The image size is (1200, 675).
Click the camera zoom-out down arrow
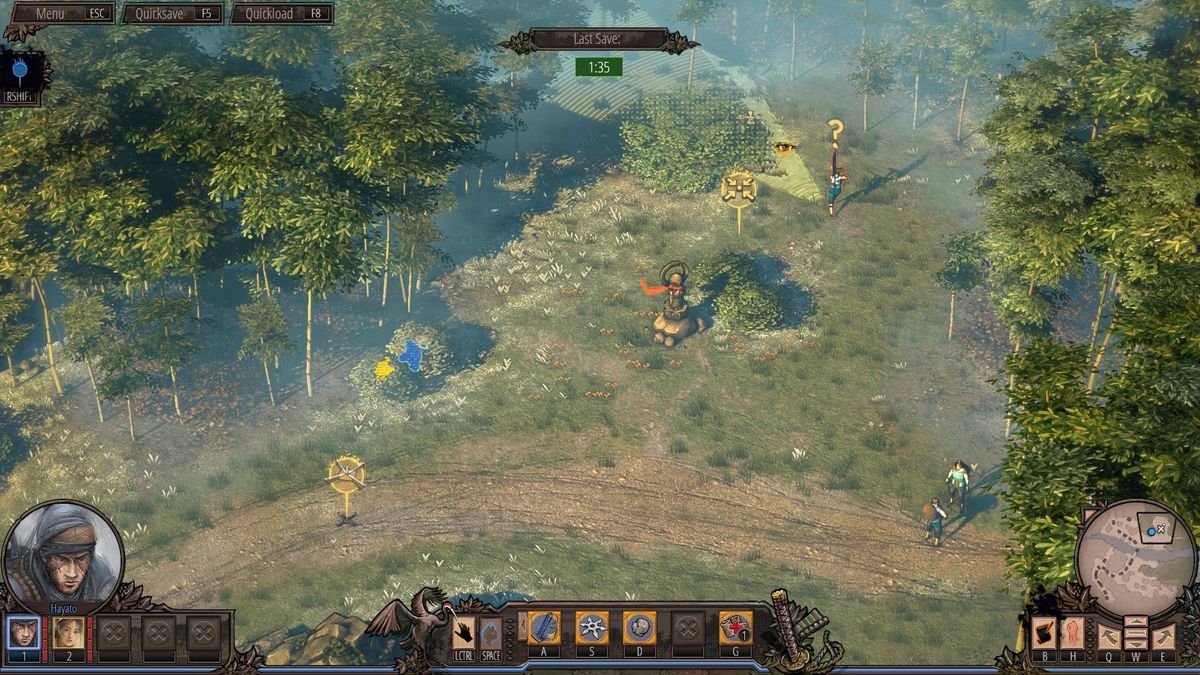click(1136, 643)
